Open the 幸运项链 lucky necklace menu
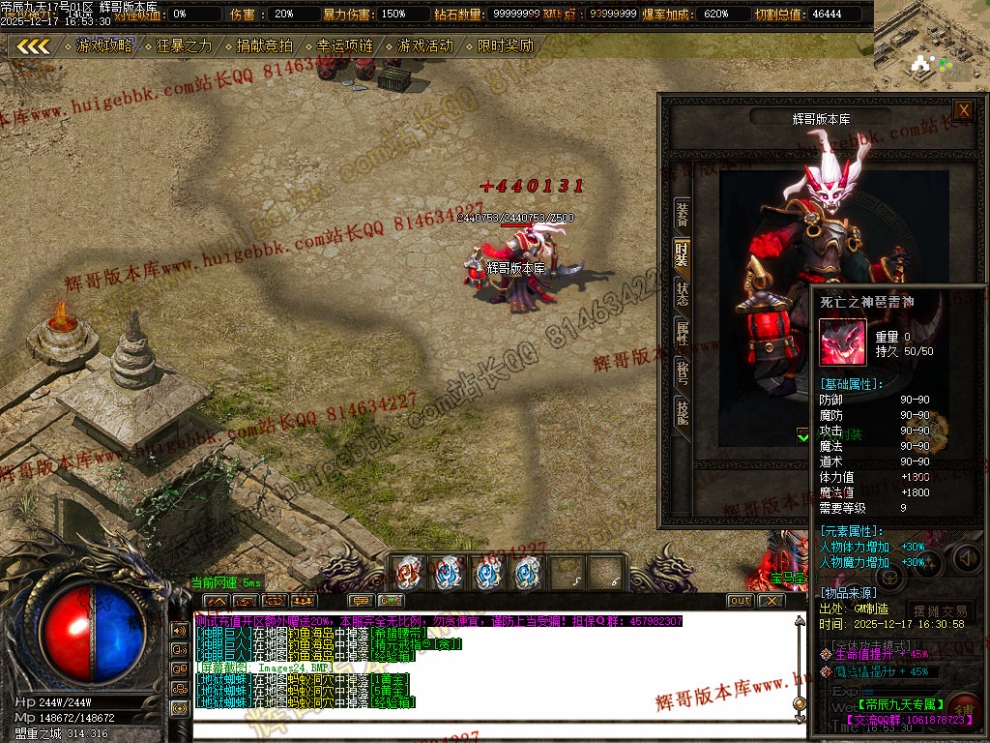 click(344, 46)
